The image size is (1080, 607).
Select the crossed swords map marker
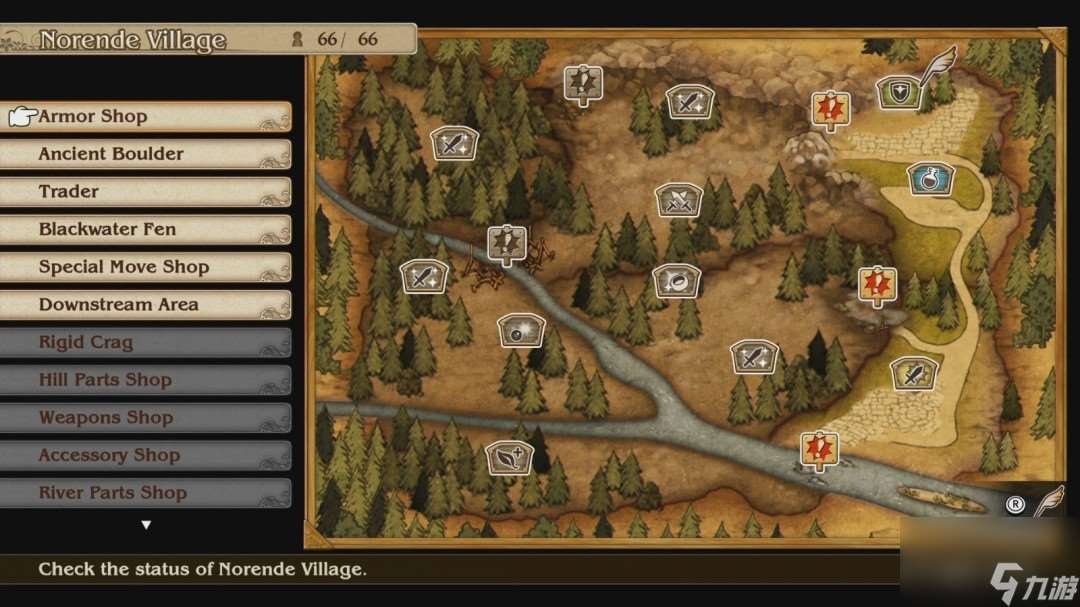coord(679,199)
